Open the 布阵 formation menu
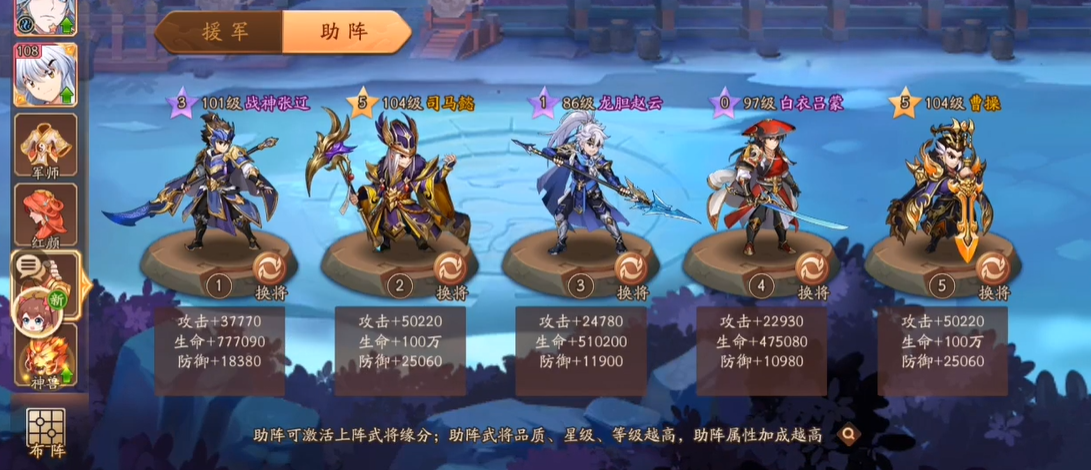 point(45,434)
